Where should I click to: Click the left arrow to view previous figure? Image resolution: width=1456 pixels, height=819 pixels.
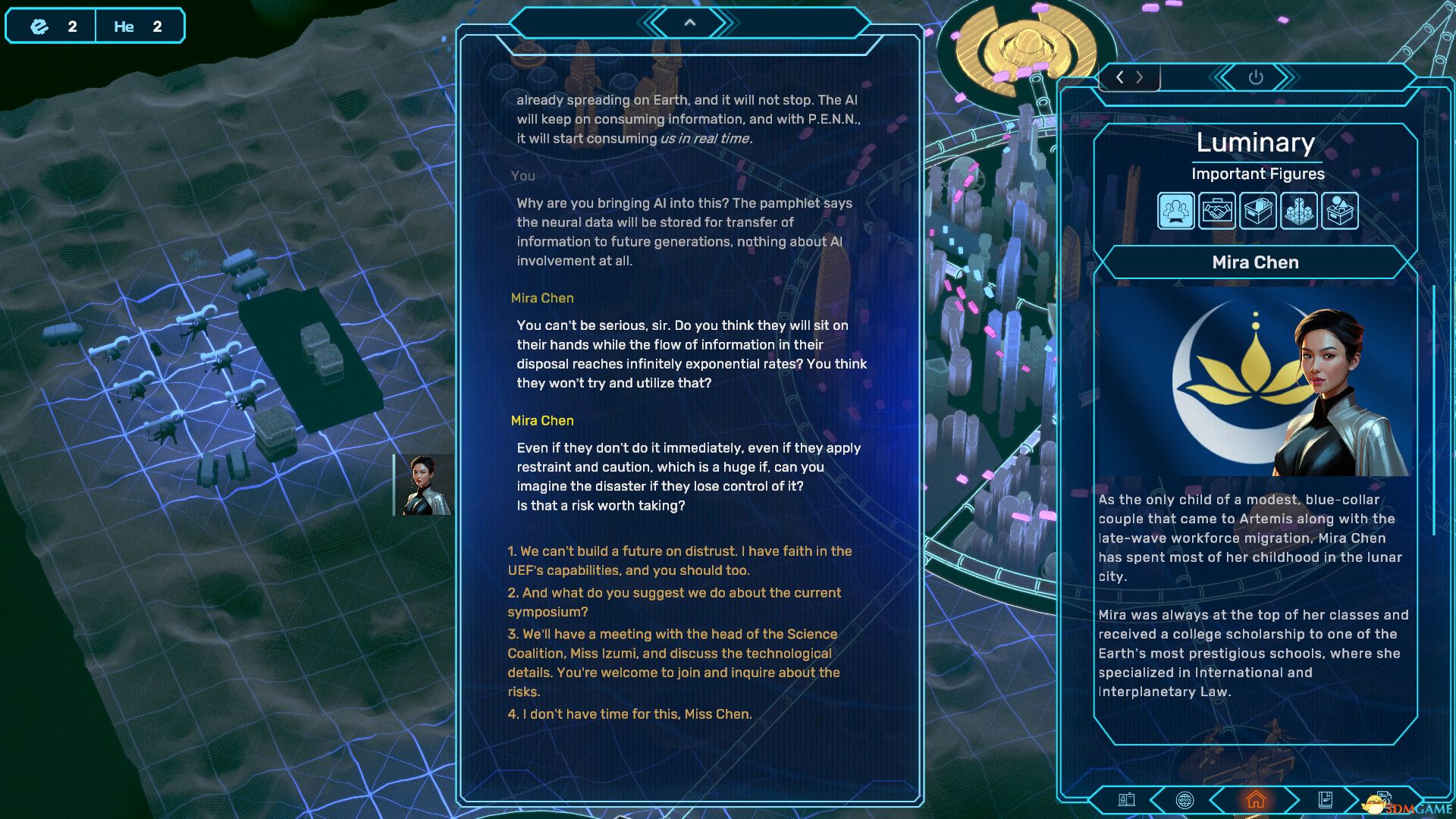pos(1120,77)
